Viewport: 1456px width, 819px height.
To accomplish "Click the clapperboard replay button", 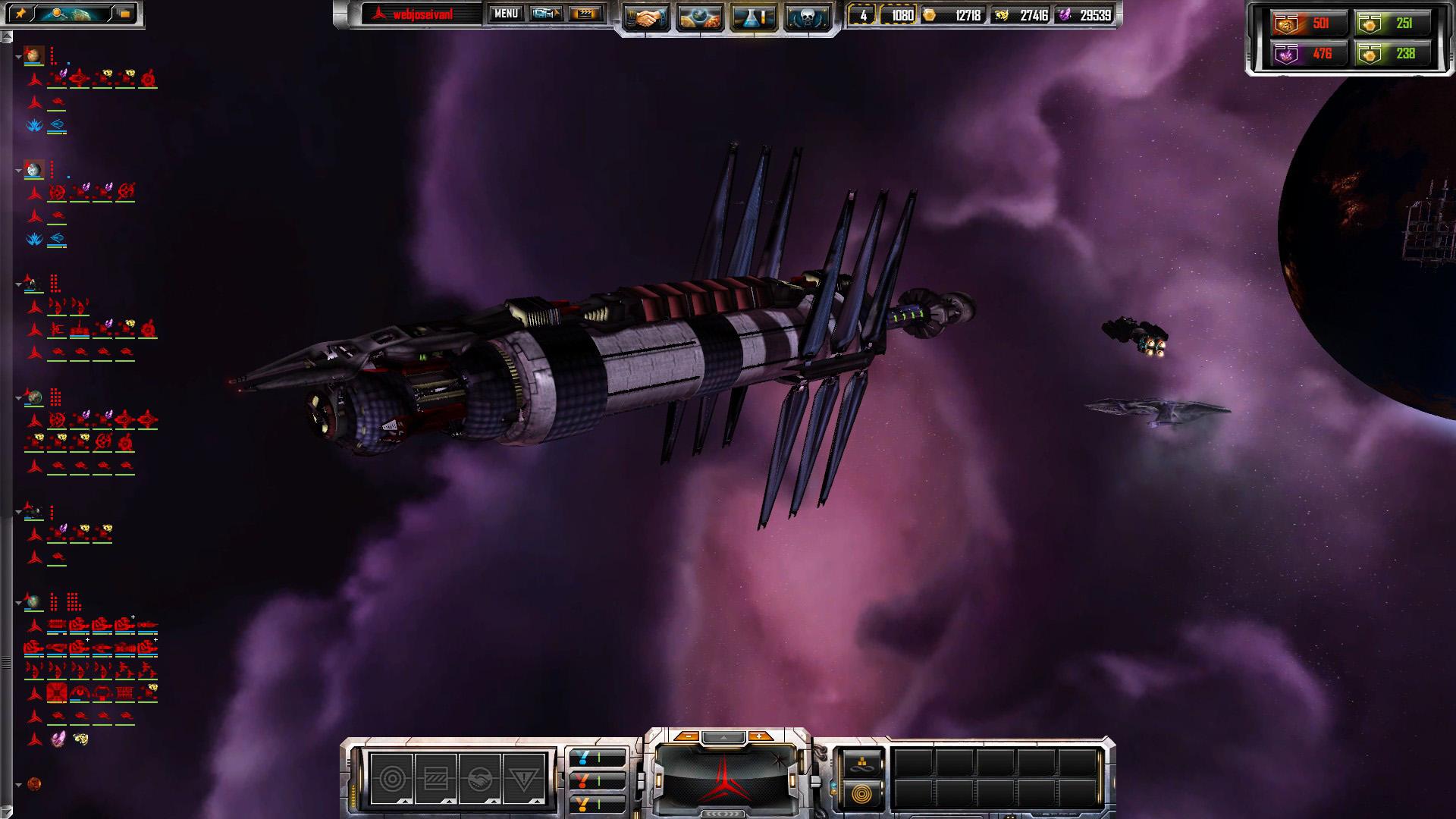I will [x=585, y=14].
